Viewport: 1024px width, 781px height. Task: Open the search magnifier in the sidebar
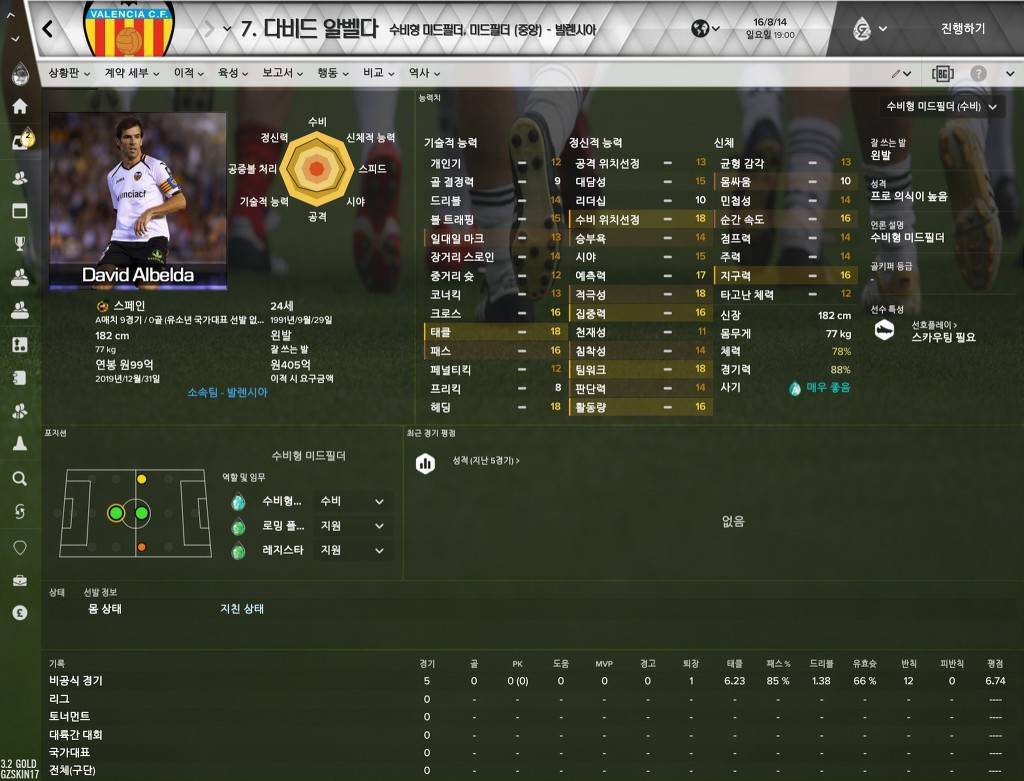click(x=19, y=479)
